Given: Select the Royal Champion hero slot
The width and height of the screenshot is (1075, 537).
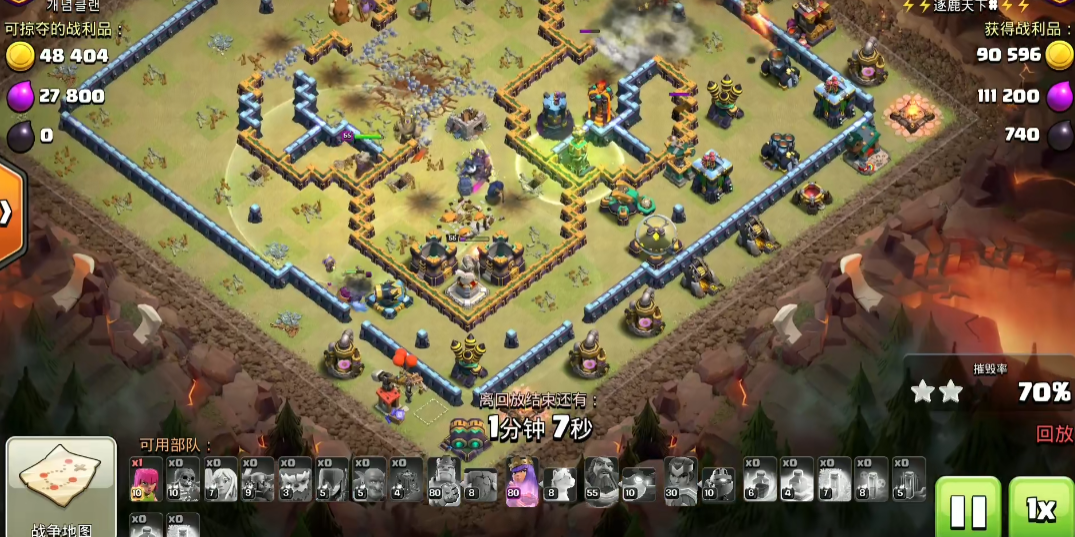Looking at the screenshot, I should 680,481.
